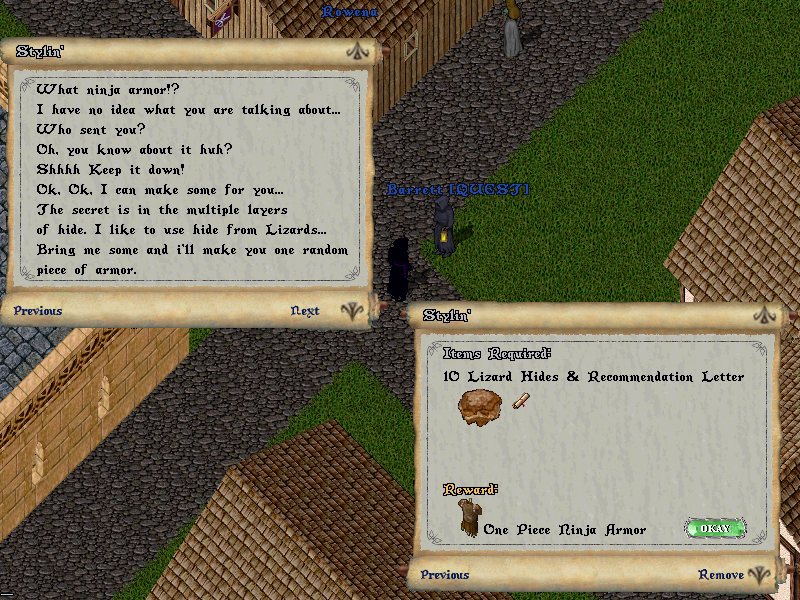Click Next on the Stylin' dialogue scroll

305,311
